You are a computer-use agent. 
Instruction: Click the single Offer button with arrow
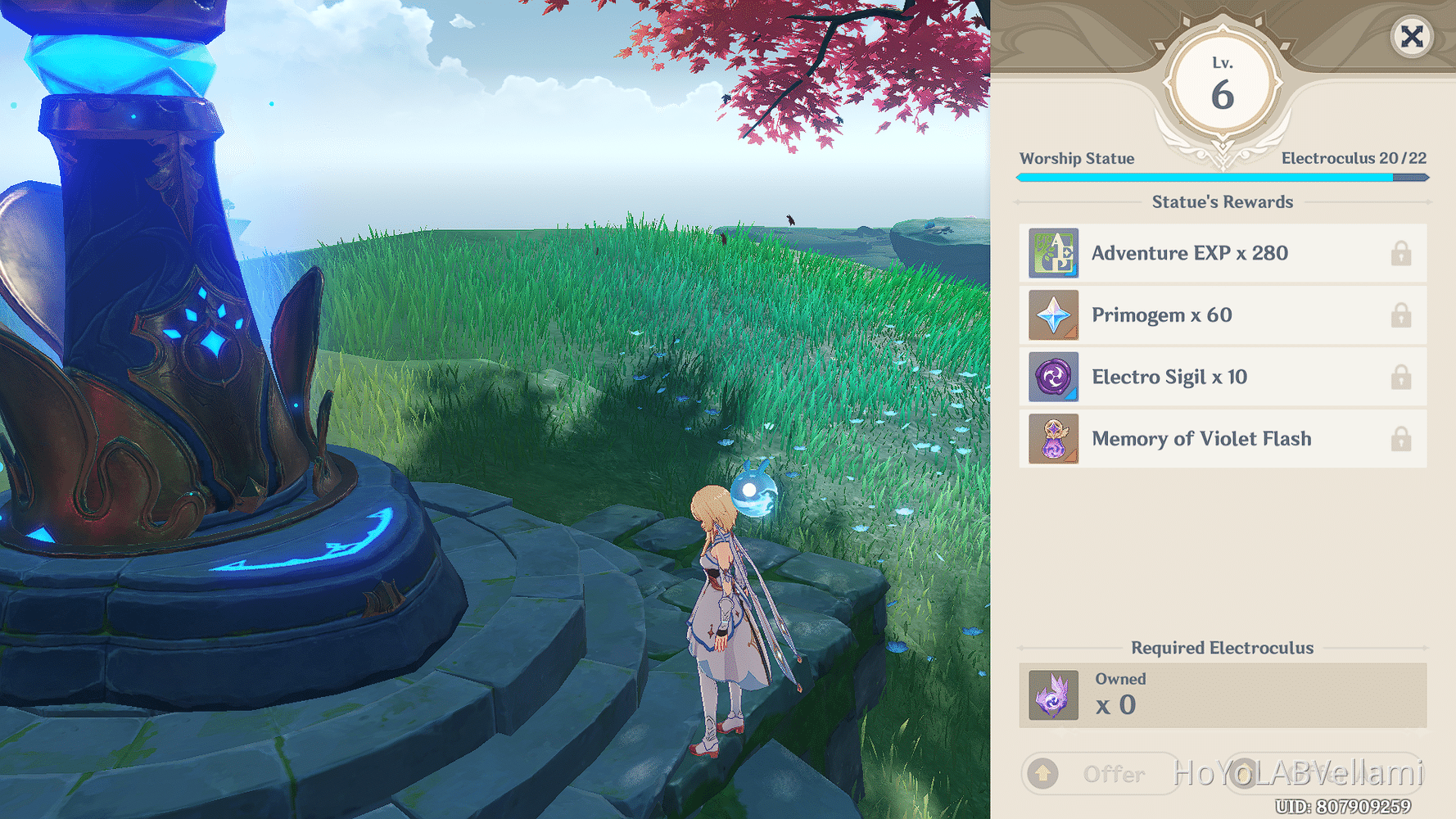click(x=1099, y=774)
